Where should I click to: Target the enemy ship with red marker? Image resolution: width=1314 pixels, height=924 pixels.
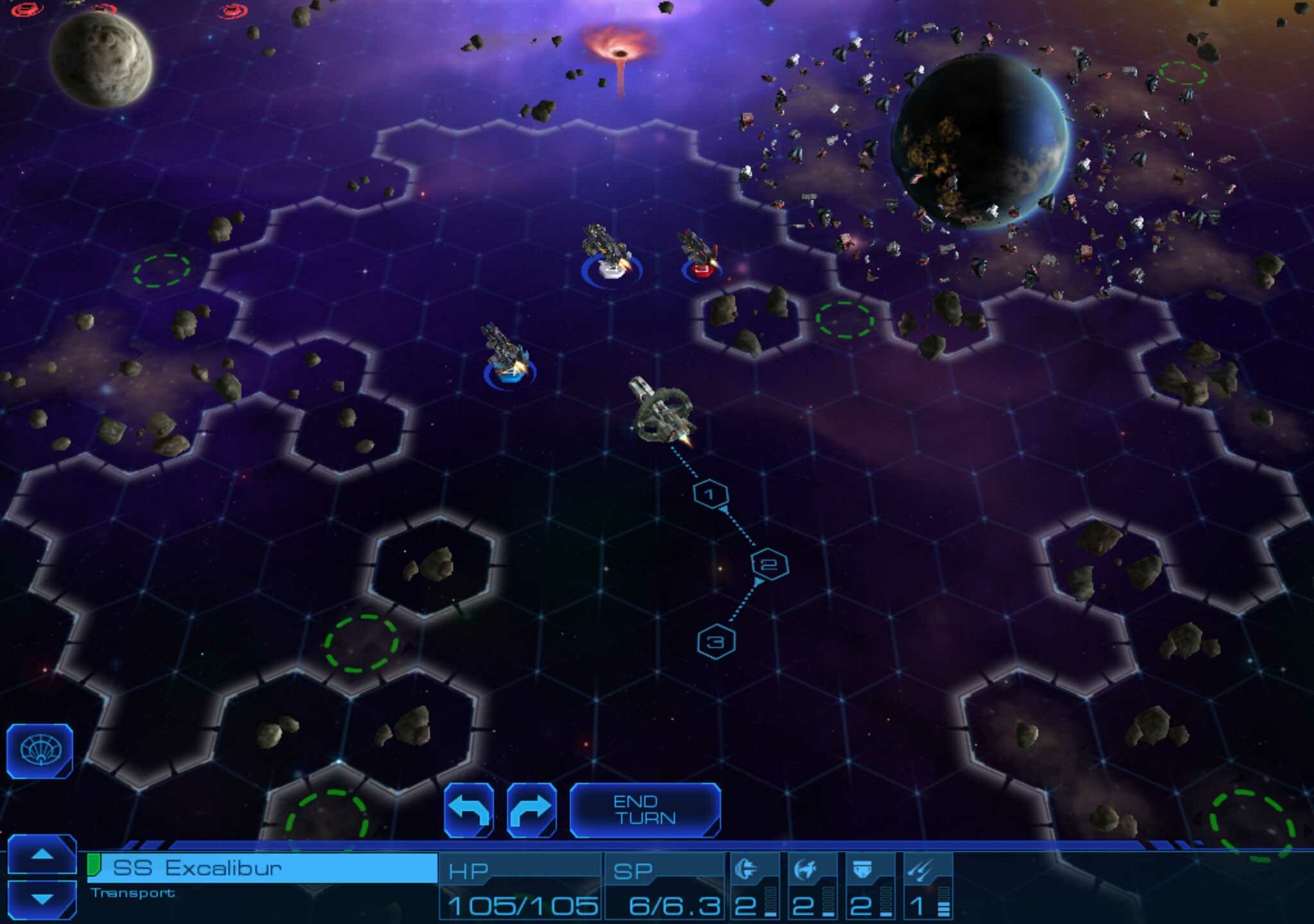[699, 257]
